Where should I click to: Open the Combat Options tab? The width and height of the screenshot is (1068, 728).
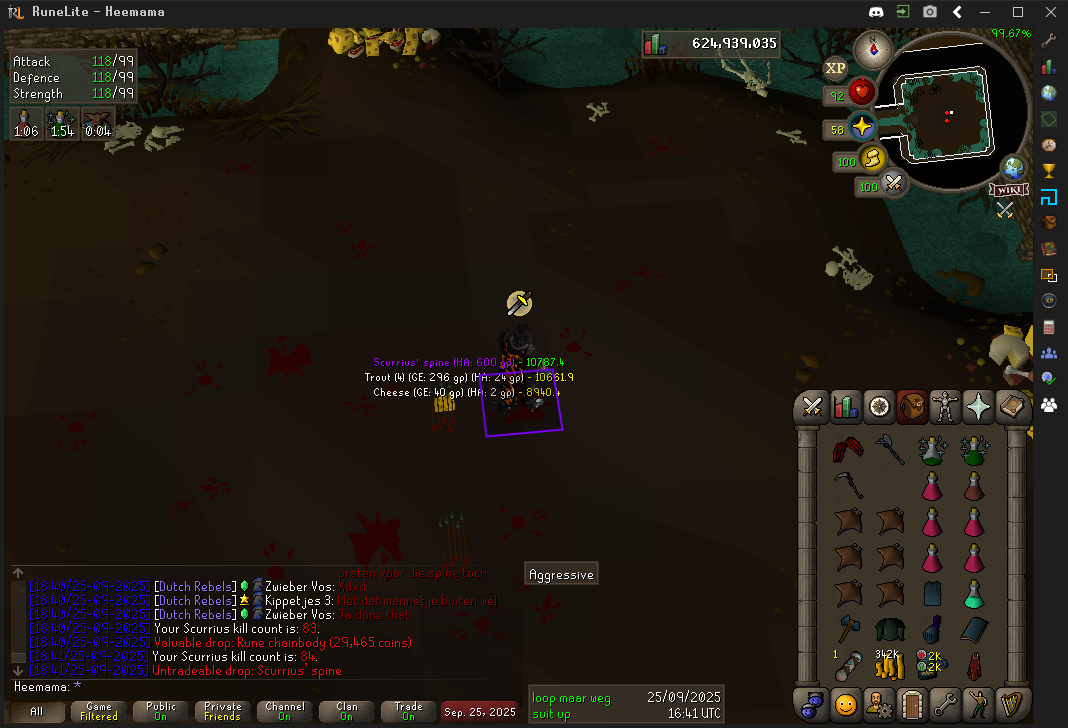pyautogui.click(x=813, y=407)
